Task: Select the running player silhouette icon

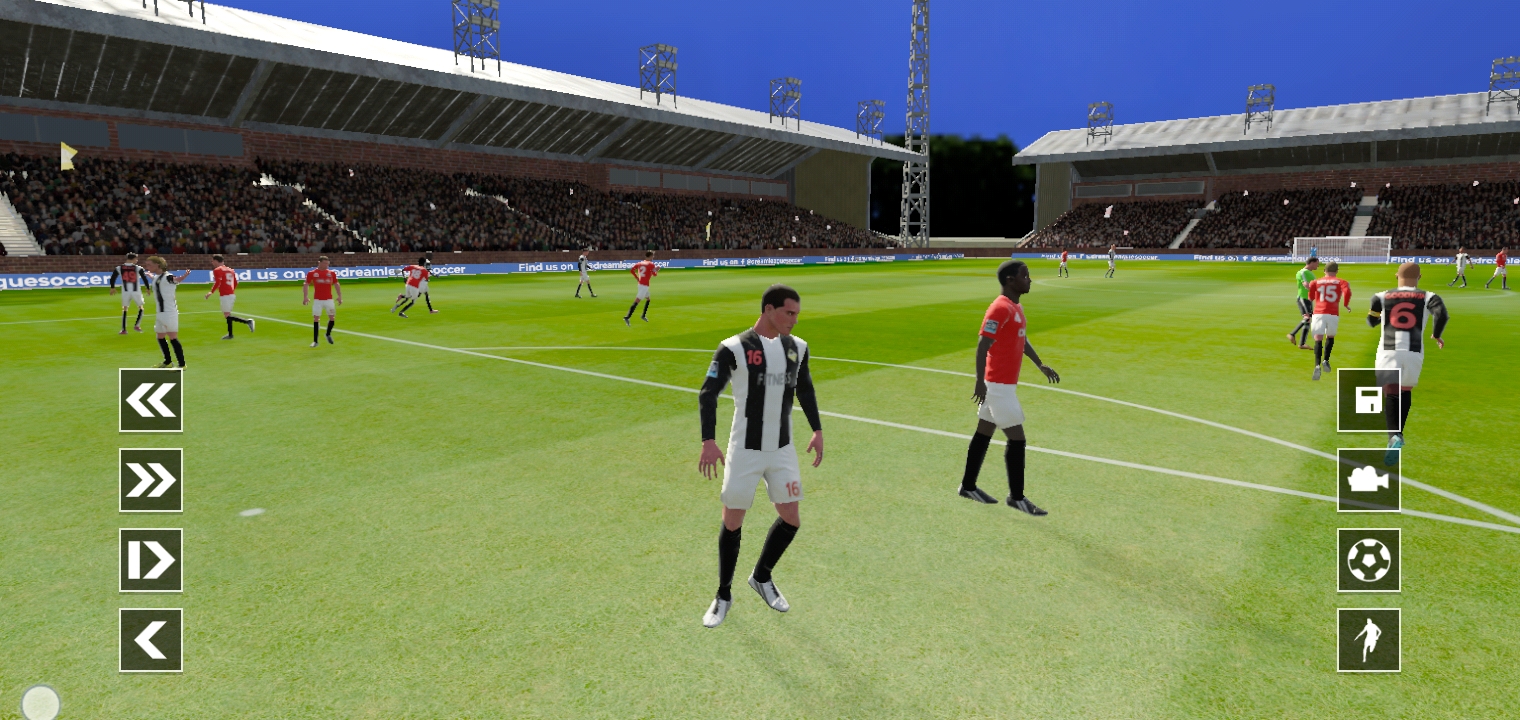Action: (x=1368, y=640)
